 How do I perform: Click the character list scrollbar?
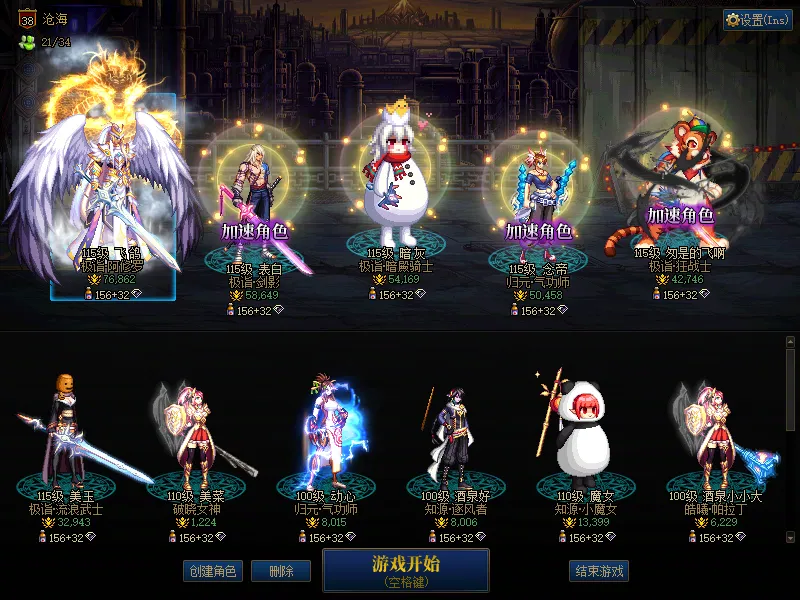point(790,440)
